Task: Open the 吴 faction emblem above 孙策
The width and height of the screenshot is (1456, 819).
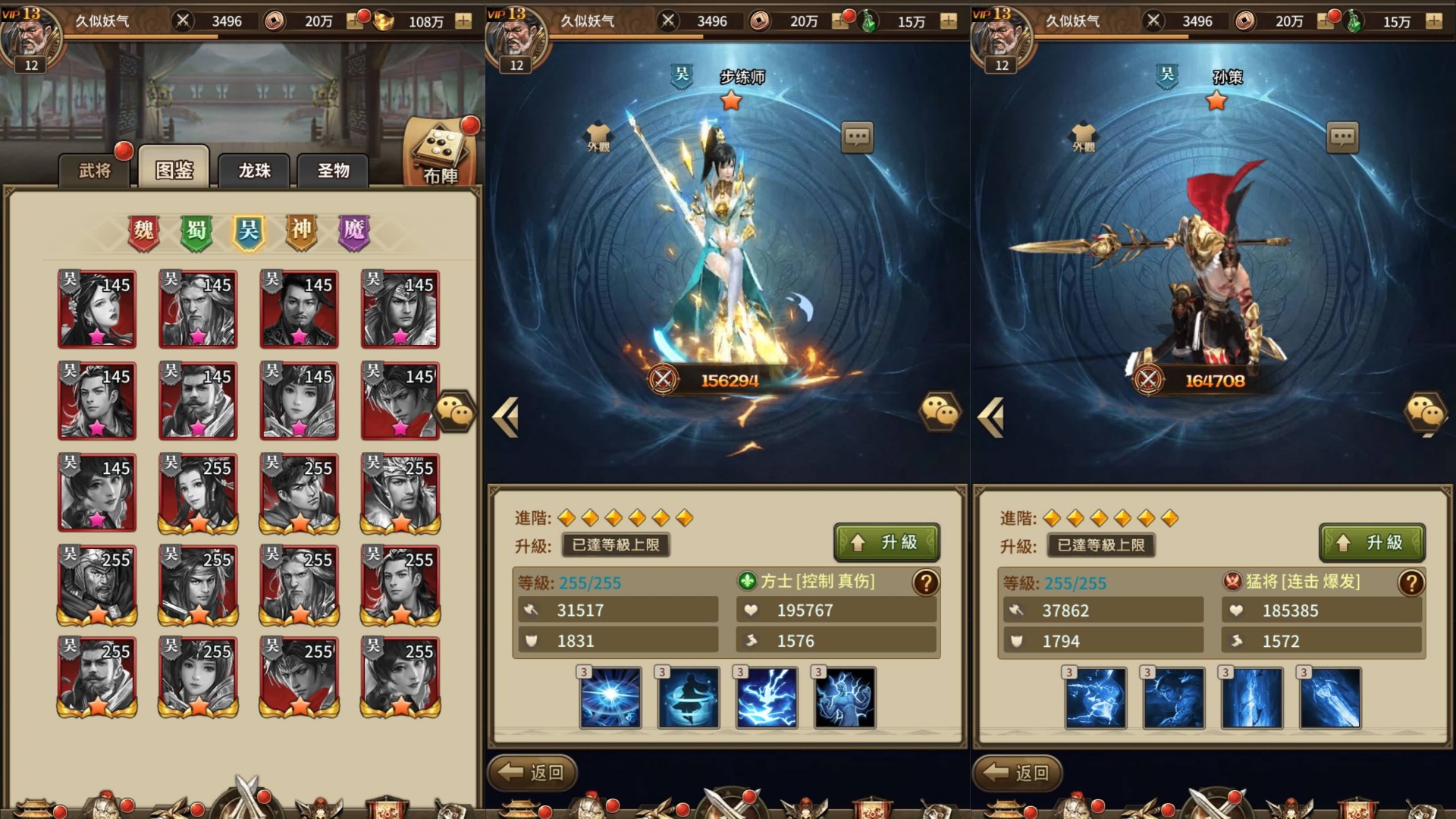Action: coord(1167,76)
